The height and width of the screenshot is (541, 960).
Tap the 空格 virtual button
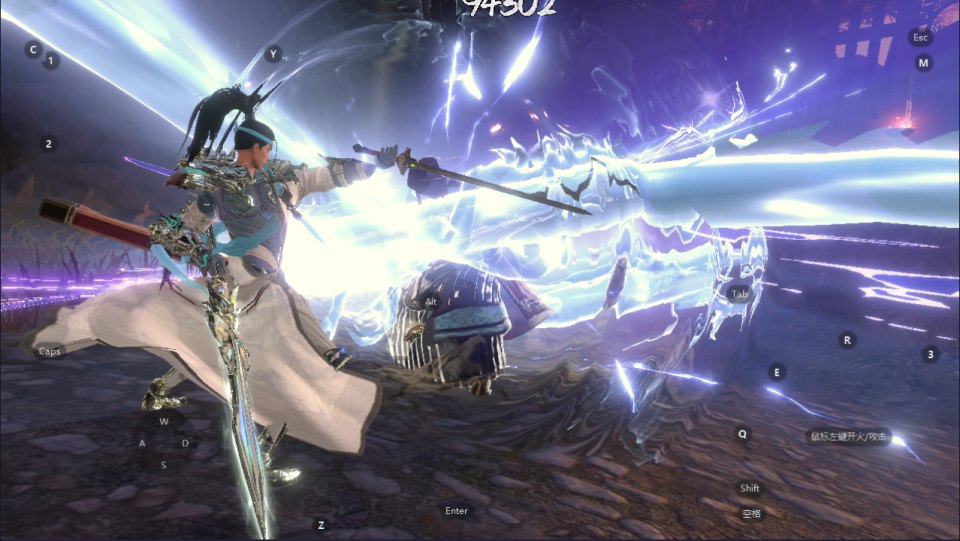(x=751, y=513)
